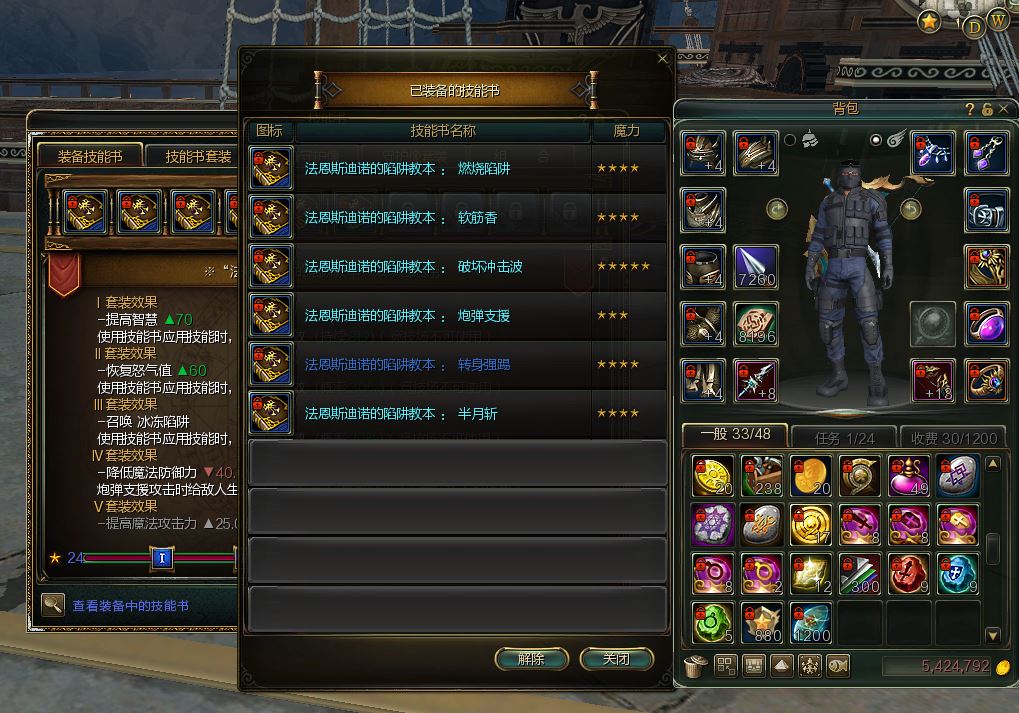Click 查看装备中的技能书 button
Viewport: 1019px width, 713px height.
[130, 606]
